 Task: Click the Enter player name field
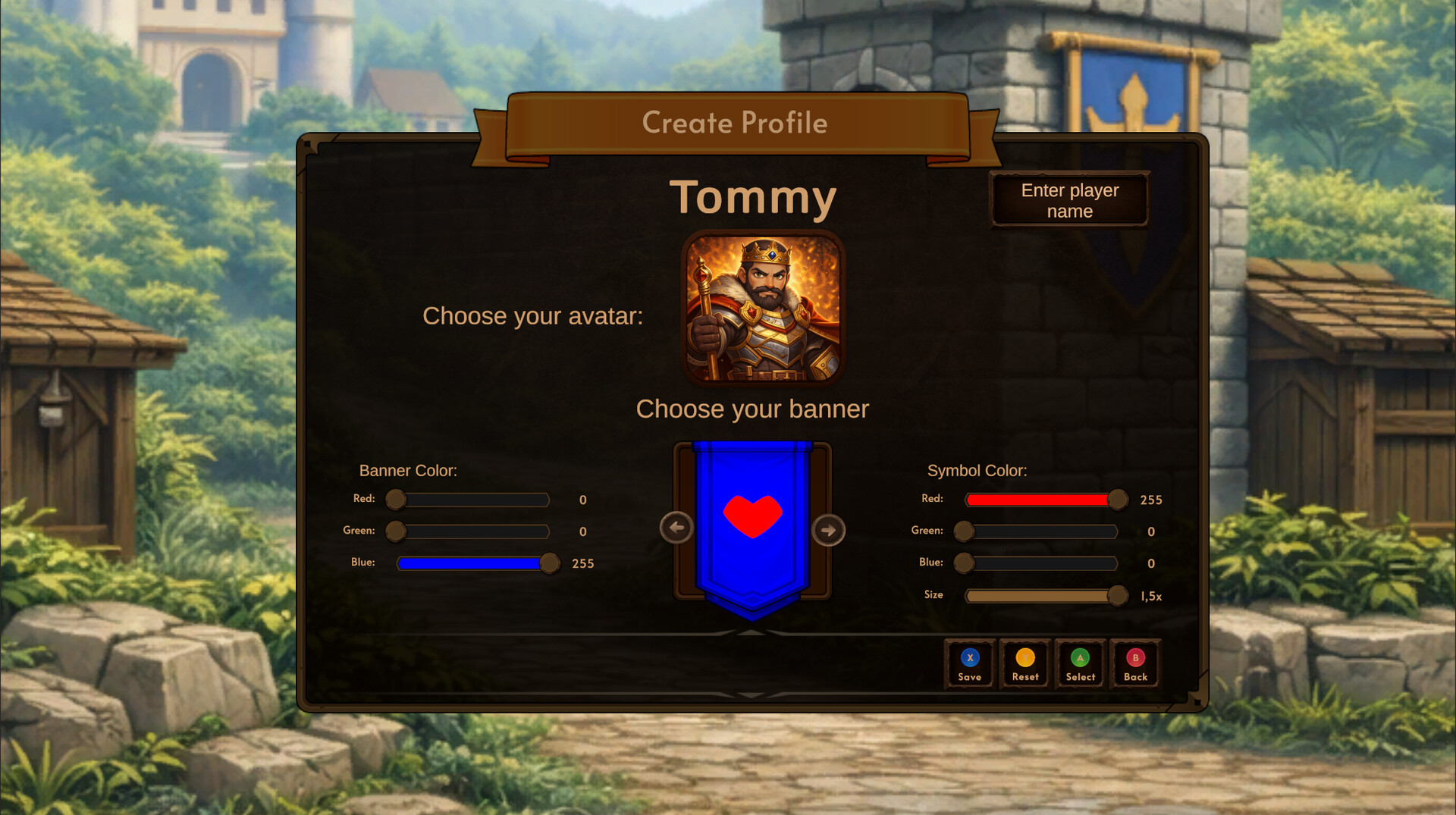pos(1069,200)
